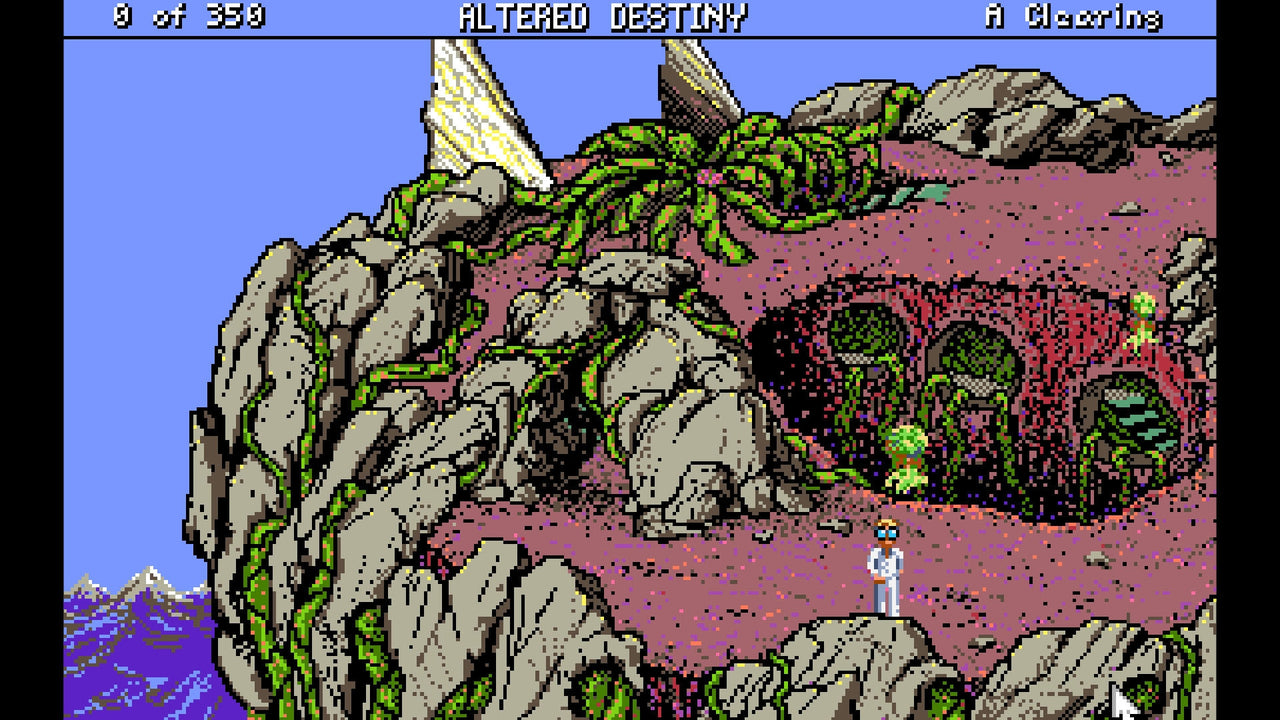Screen dimensions: 1280x720
Task: Click the A Clearing location label
Action: pyautogui.click(x=1075, y=15)
